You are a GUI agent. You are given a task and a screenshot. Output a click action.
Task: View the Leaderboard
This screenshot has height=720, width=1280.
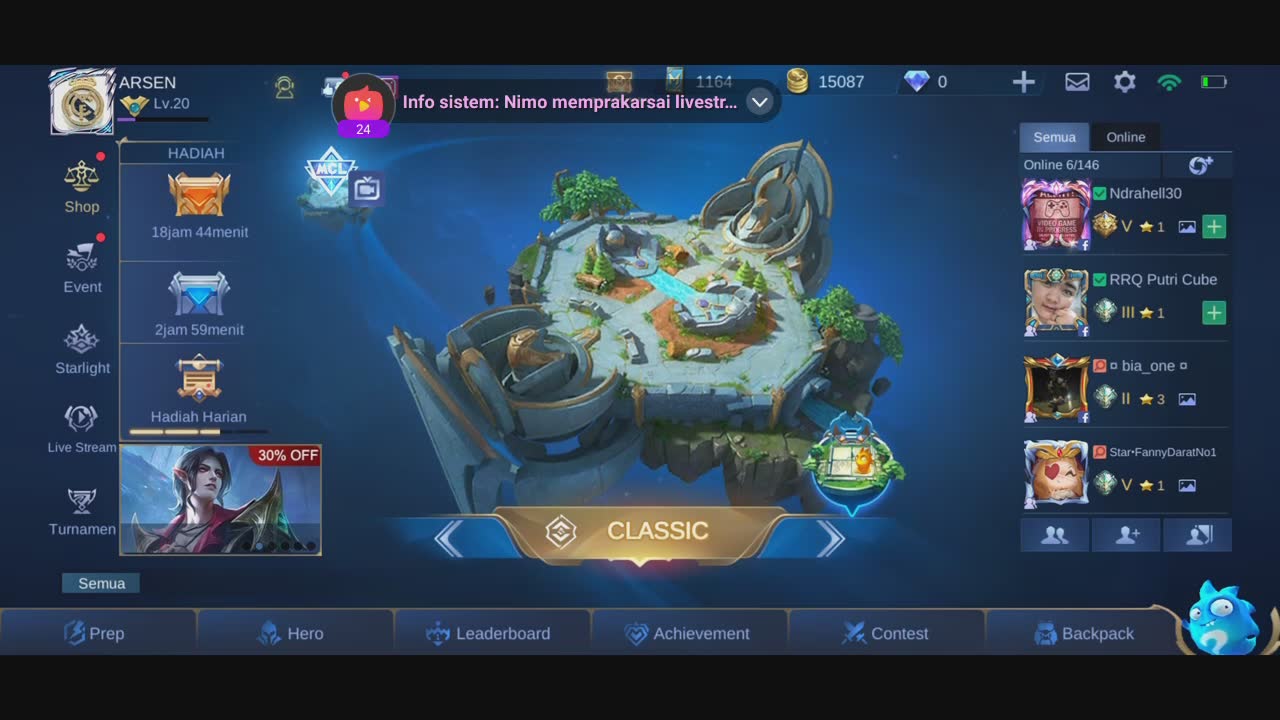[489, 633]
